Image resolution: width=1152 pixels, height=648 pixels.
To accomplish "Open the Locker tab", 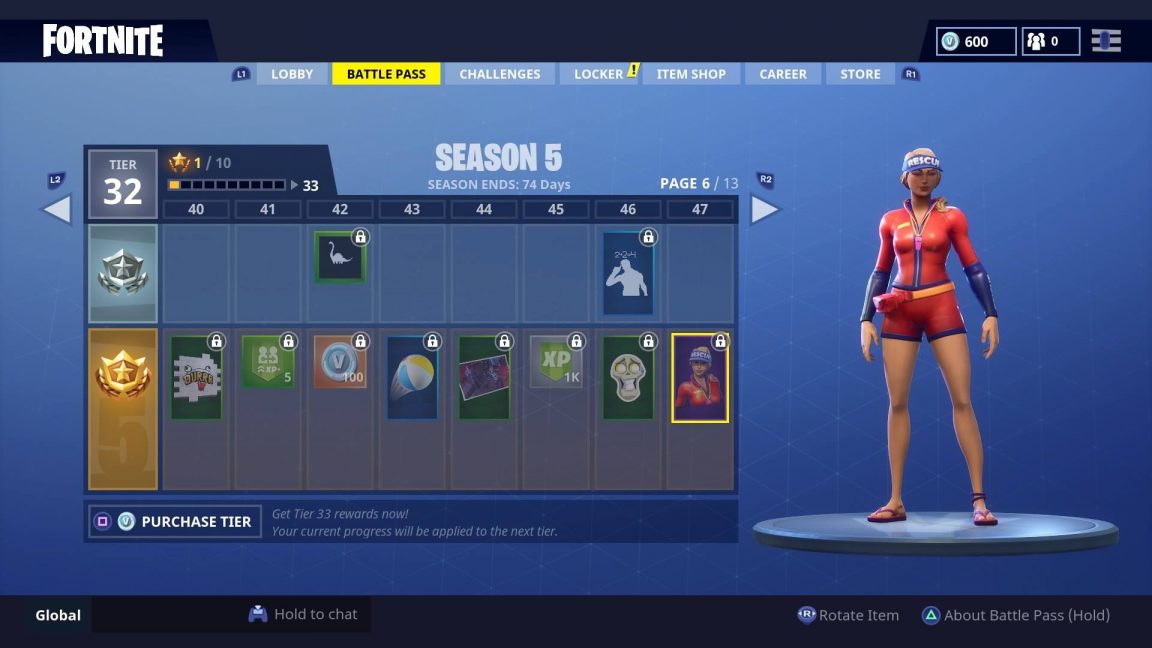I will click(x=599, y=74).
